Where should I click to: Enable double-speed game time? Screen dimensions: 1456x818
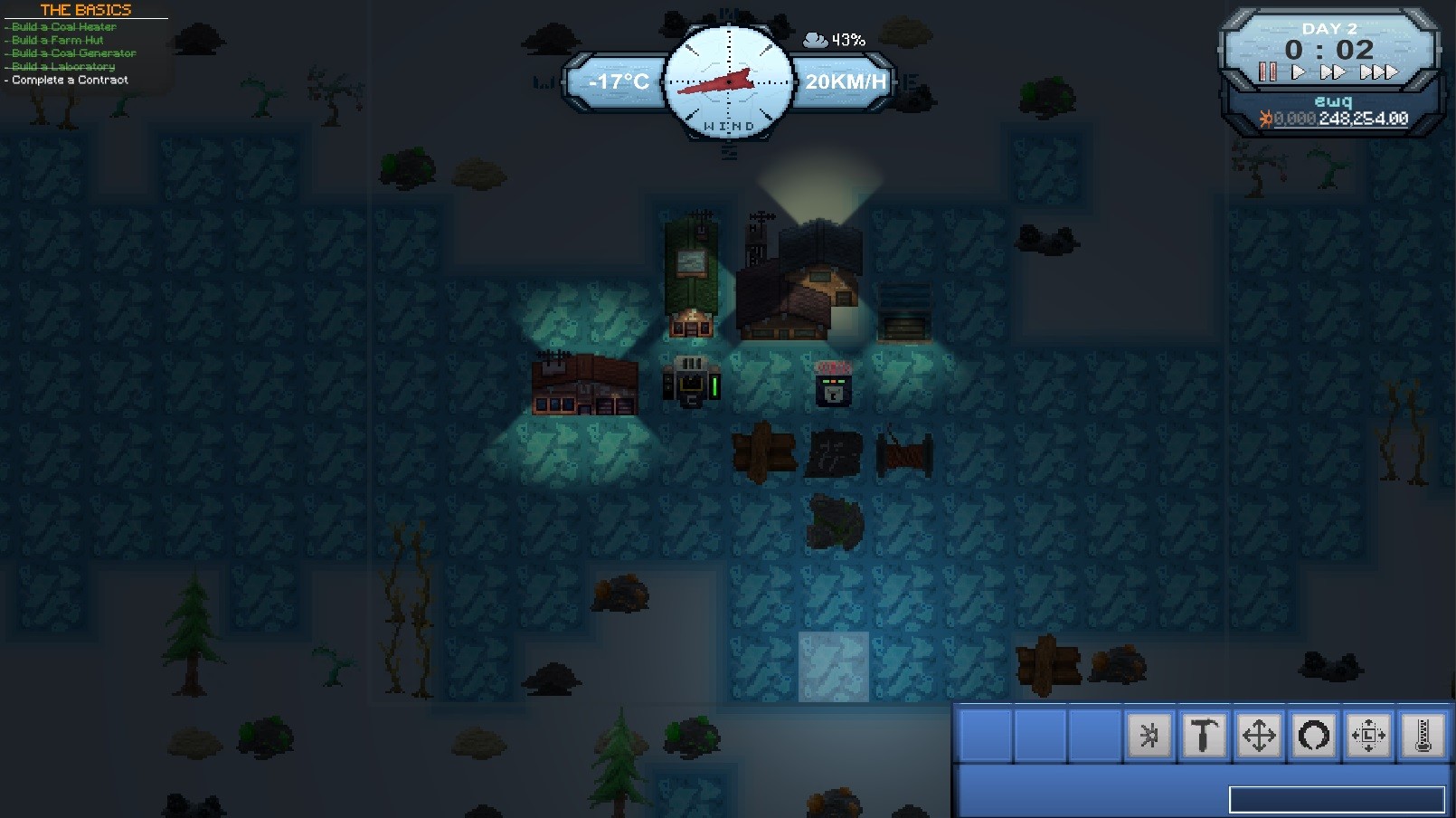coord(1333,71)
